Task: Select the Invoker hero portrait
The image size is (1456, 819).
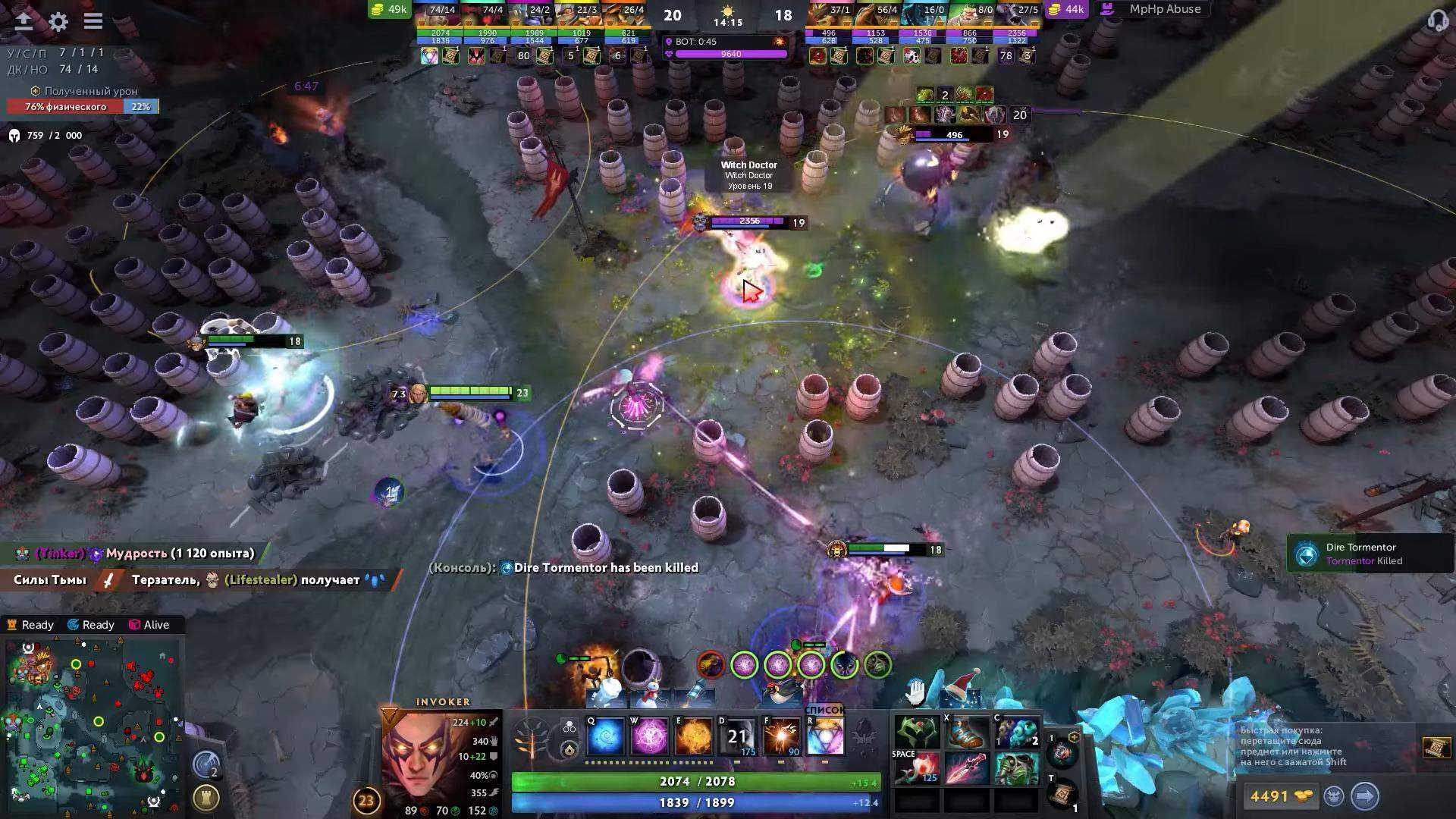Action: (419, 758)
